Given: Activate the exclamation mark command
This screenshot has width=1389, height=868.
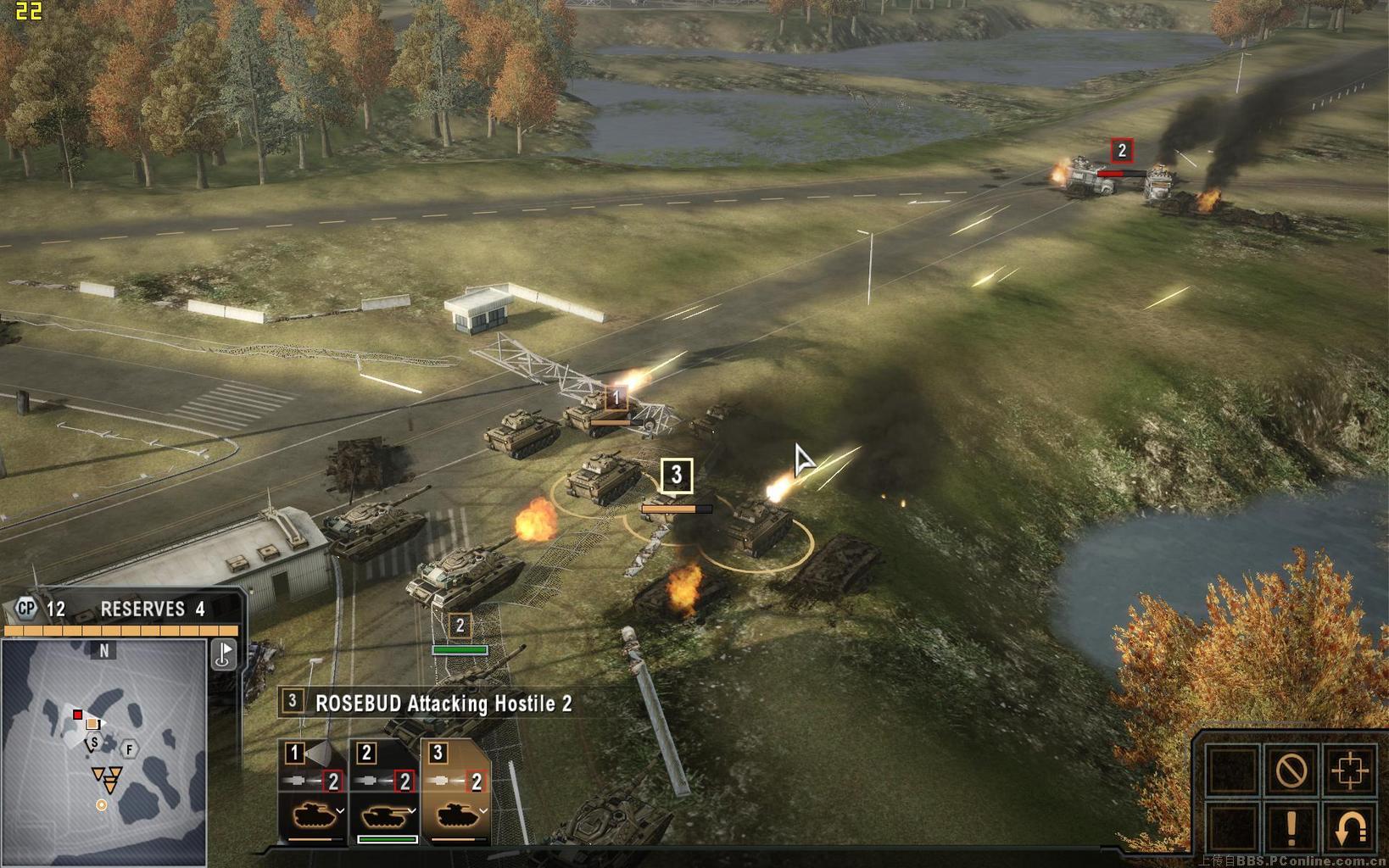Looking at the screenshot, I should pos(1291,827).
